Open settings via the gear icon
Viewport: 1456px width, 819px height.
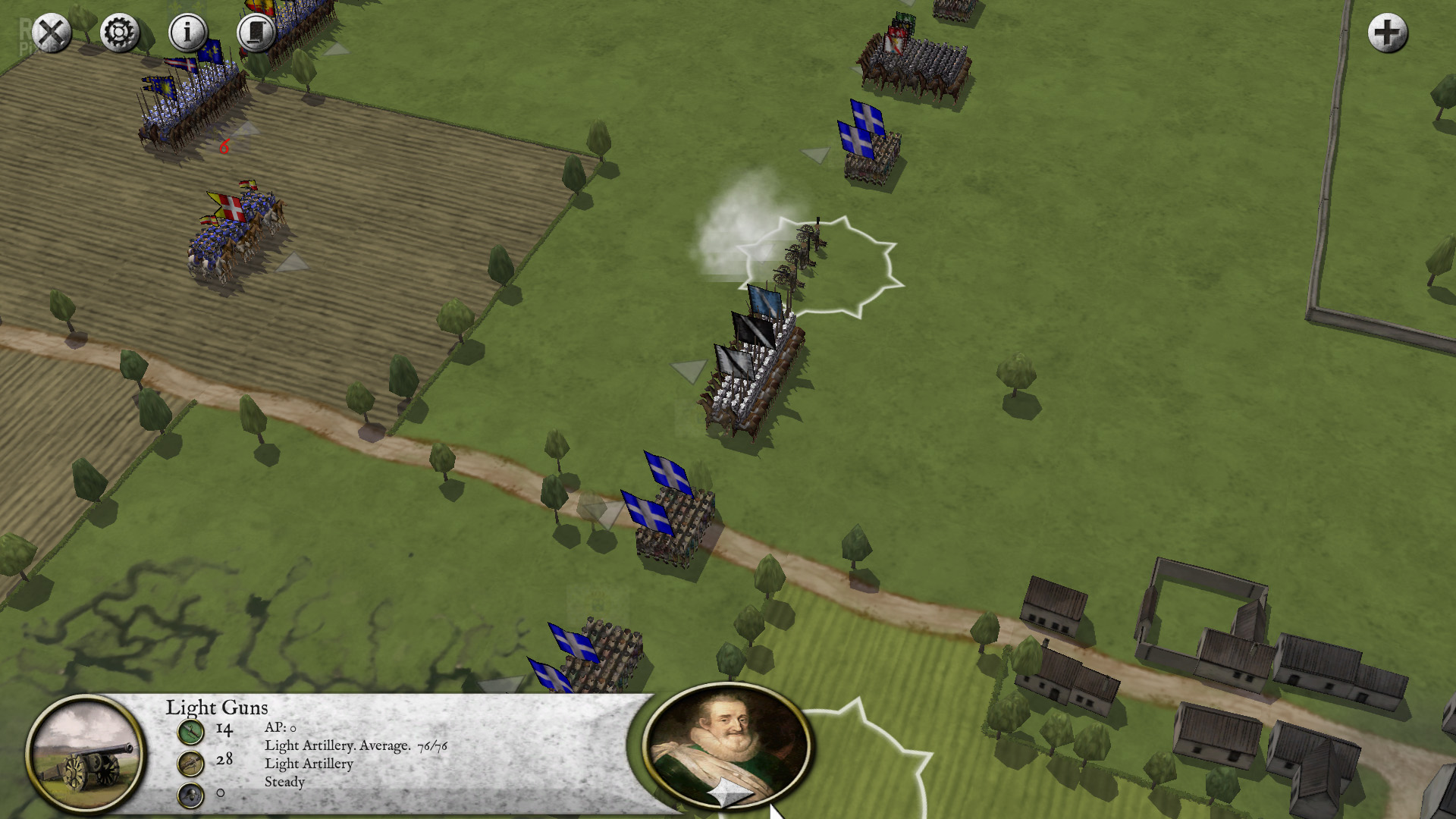(119, 33)
